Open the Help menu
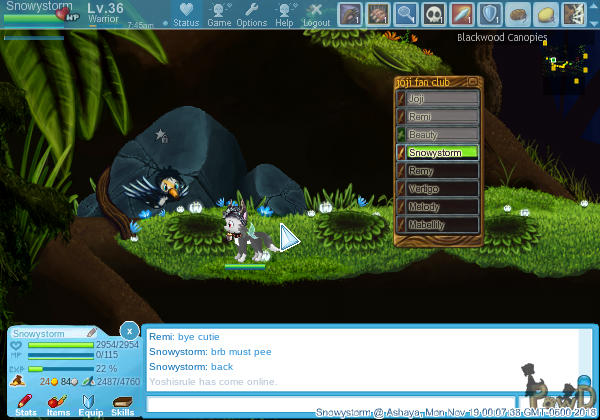The image size is (600, 420). (285, 13)
